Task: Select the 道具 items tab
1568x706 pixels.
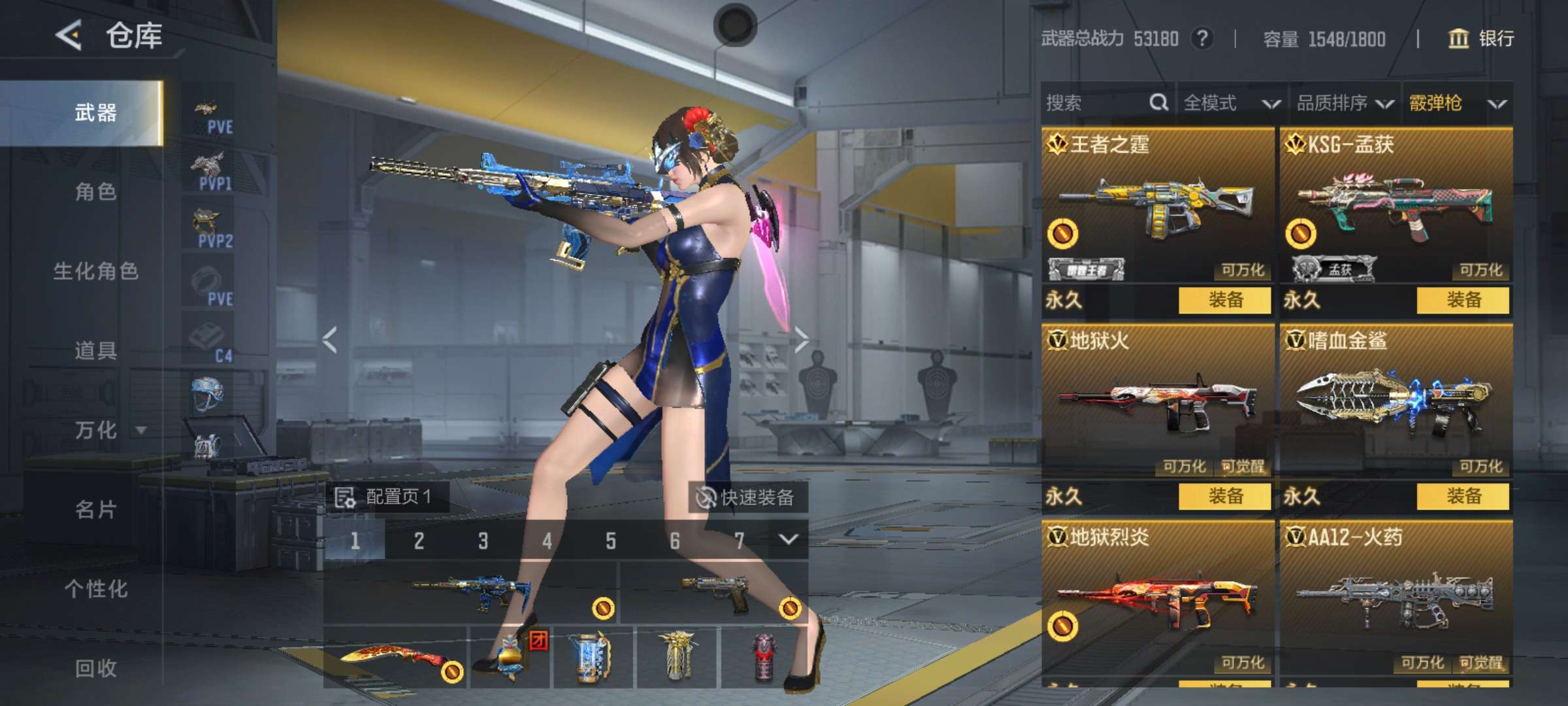Action: click(95, 351)
